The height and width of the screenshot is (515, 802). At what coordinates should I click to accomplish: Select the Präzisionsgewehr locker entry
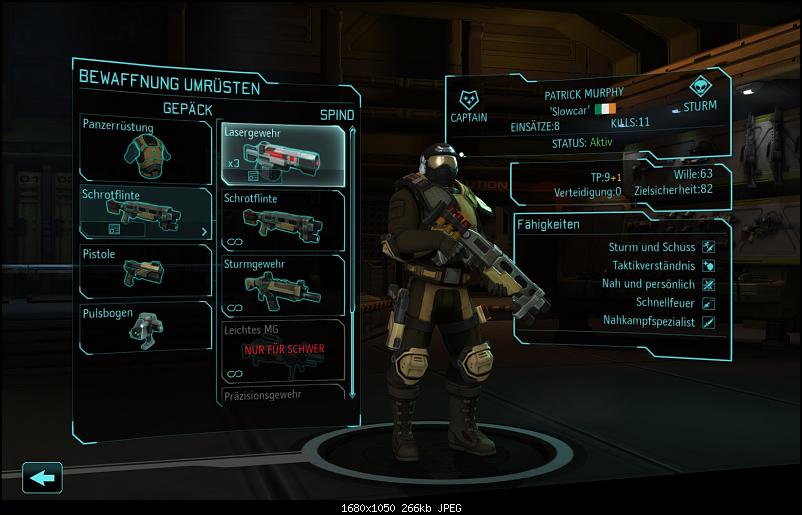click(283, 395)
